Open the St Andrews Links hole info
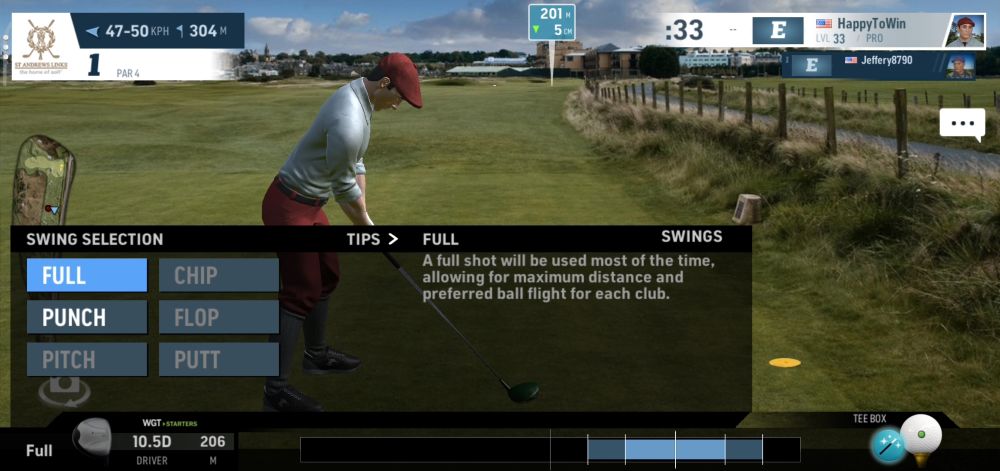Viewport: 1000px width, 471px height. click(x=40, y=45)
